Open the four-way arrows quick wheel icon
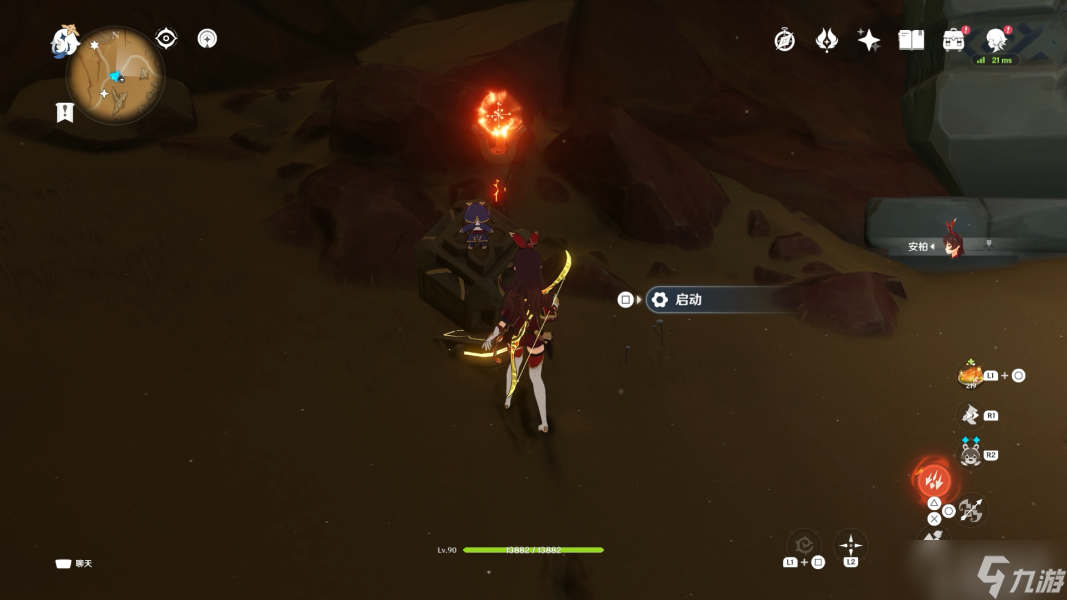The width and height of the screenshot is (1067, 600). click(x=850, y=546)
